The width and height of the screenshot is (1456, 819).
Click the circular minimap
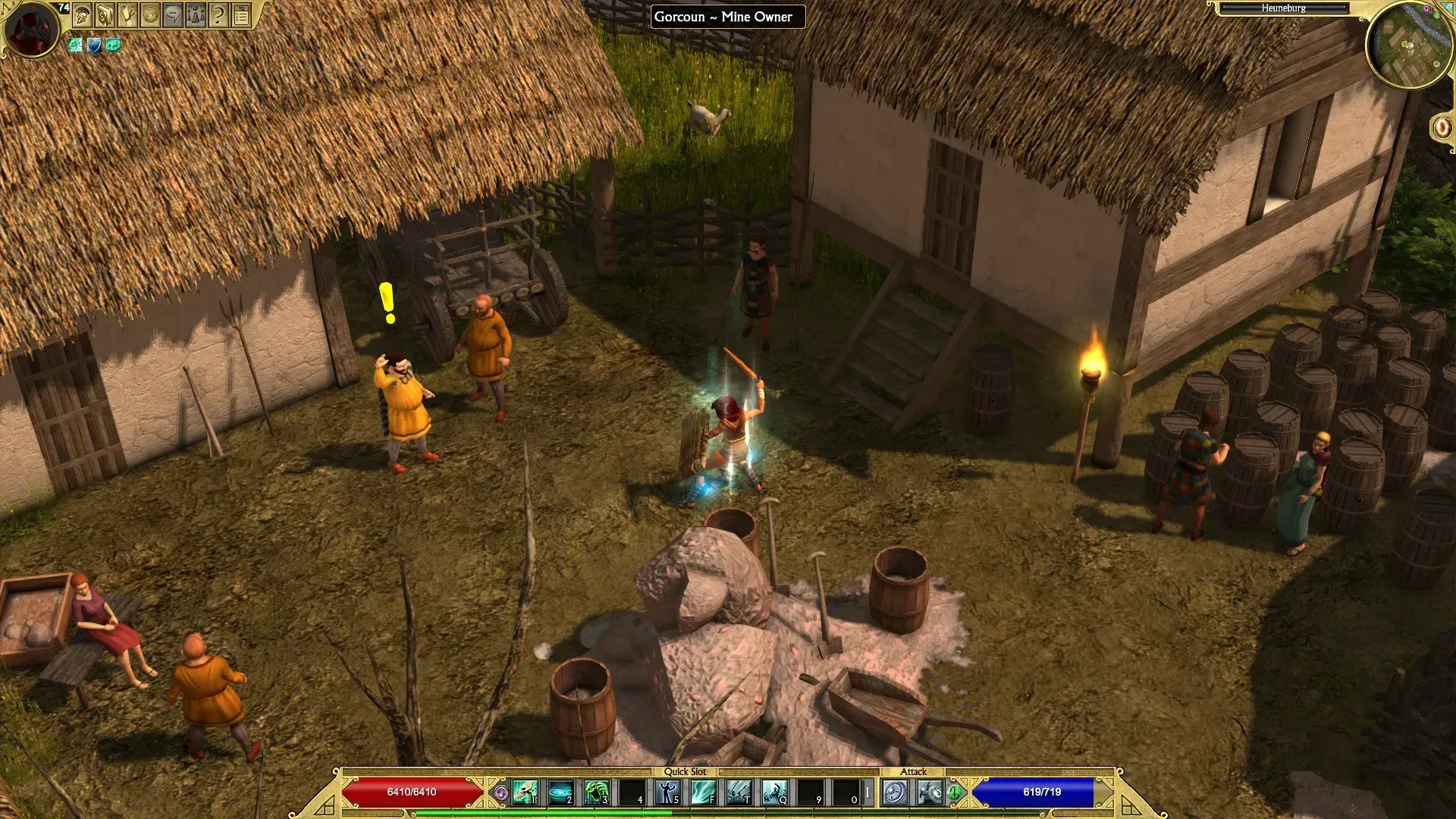coord(1408,47)
